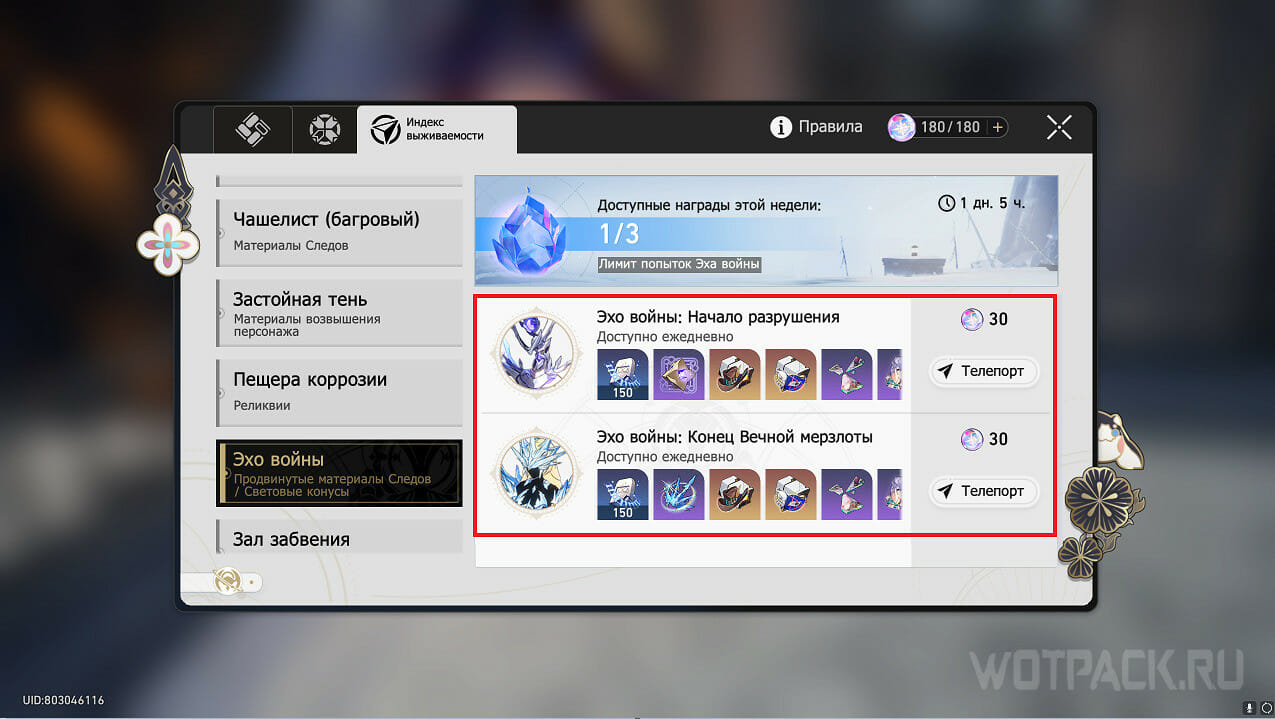Select the Эхо войны category
This screenshot has width=1275, height=719.
point(339,472)
